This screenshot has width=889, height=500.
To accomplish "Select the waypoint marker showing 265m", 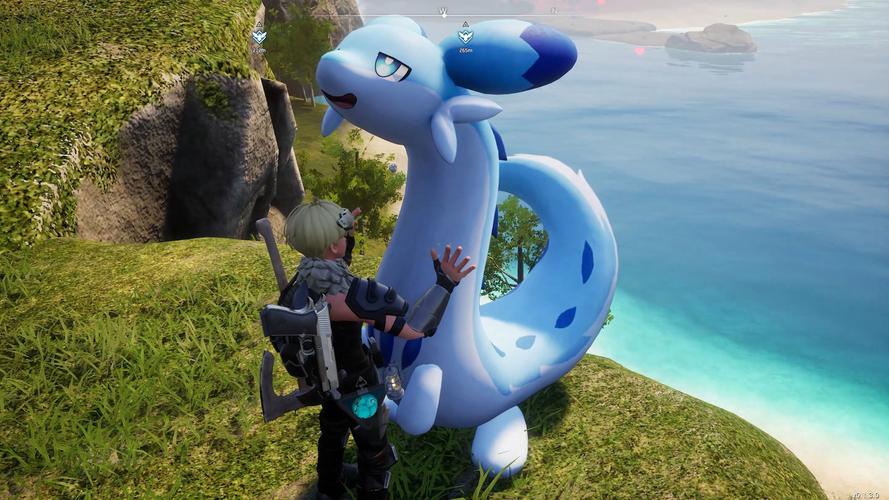I will point(465,36).
